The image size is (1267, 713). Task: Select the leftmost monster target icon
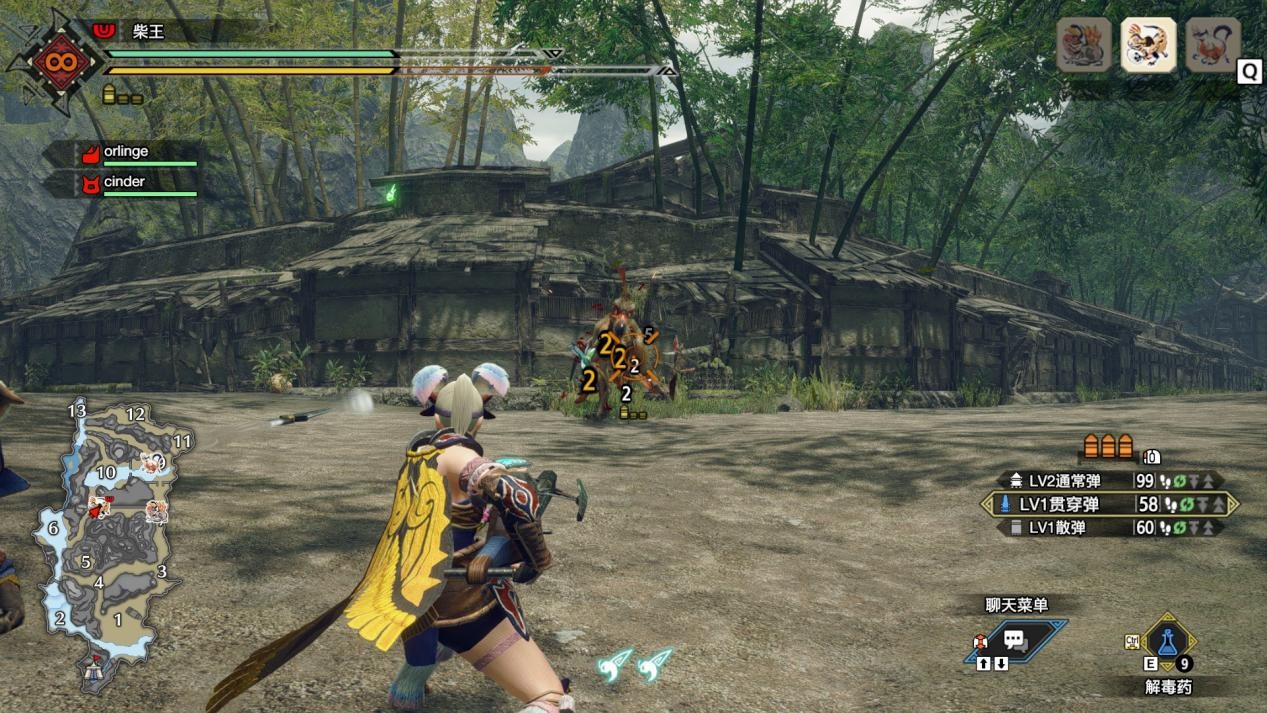(x=1084, y=45)
